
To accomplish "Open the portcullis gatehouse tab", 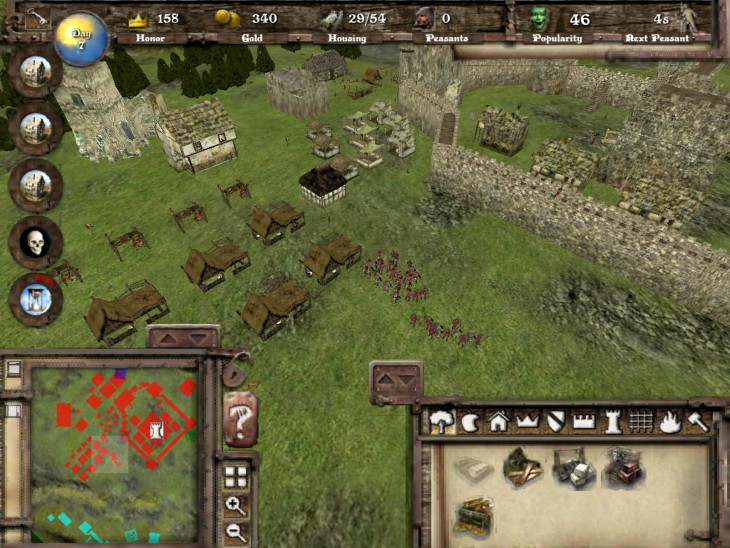I will [641, 422].
